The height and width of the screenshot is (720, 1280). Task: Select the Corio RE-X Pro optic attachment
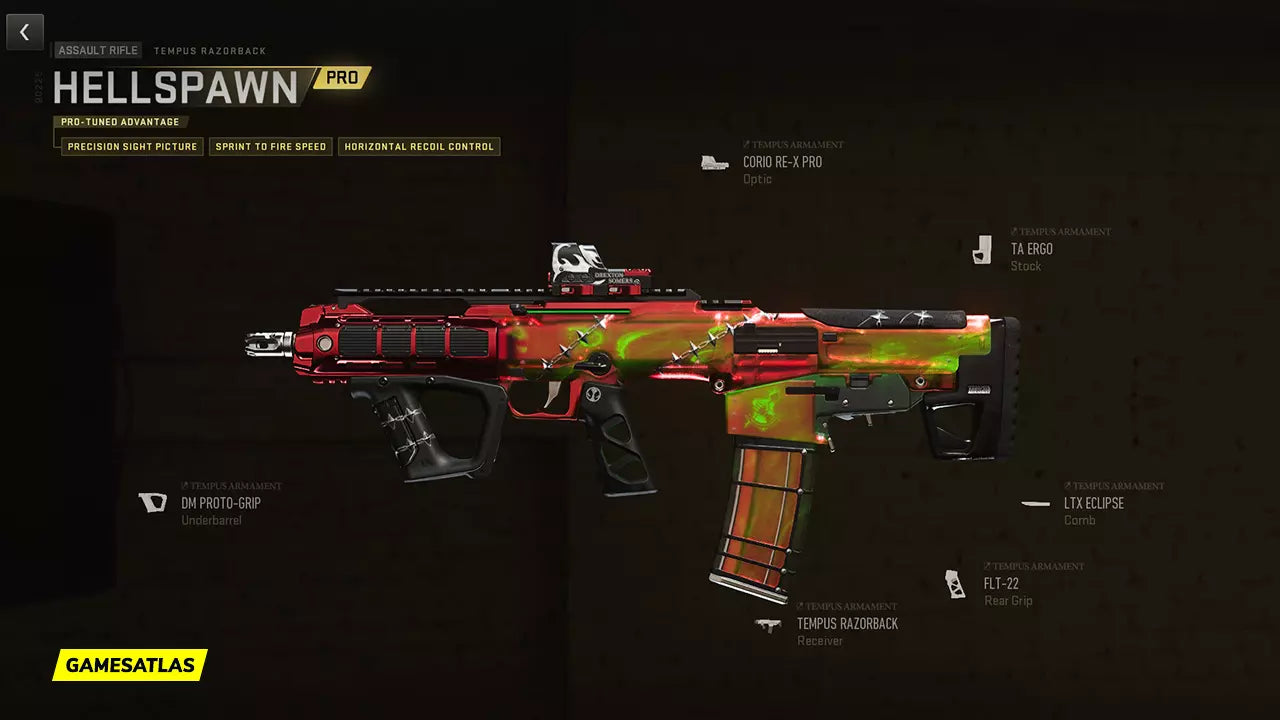[782, 162]
